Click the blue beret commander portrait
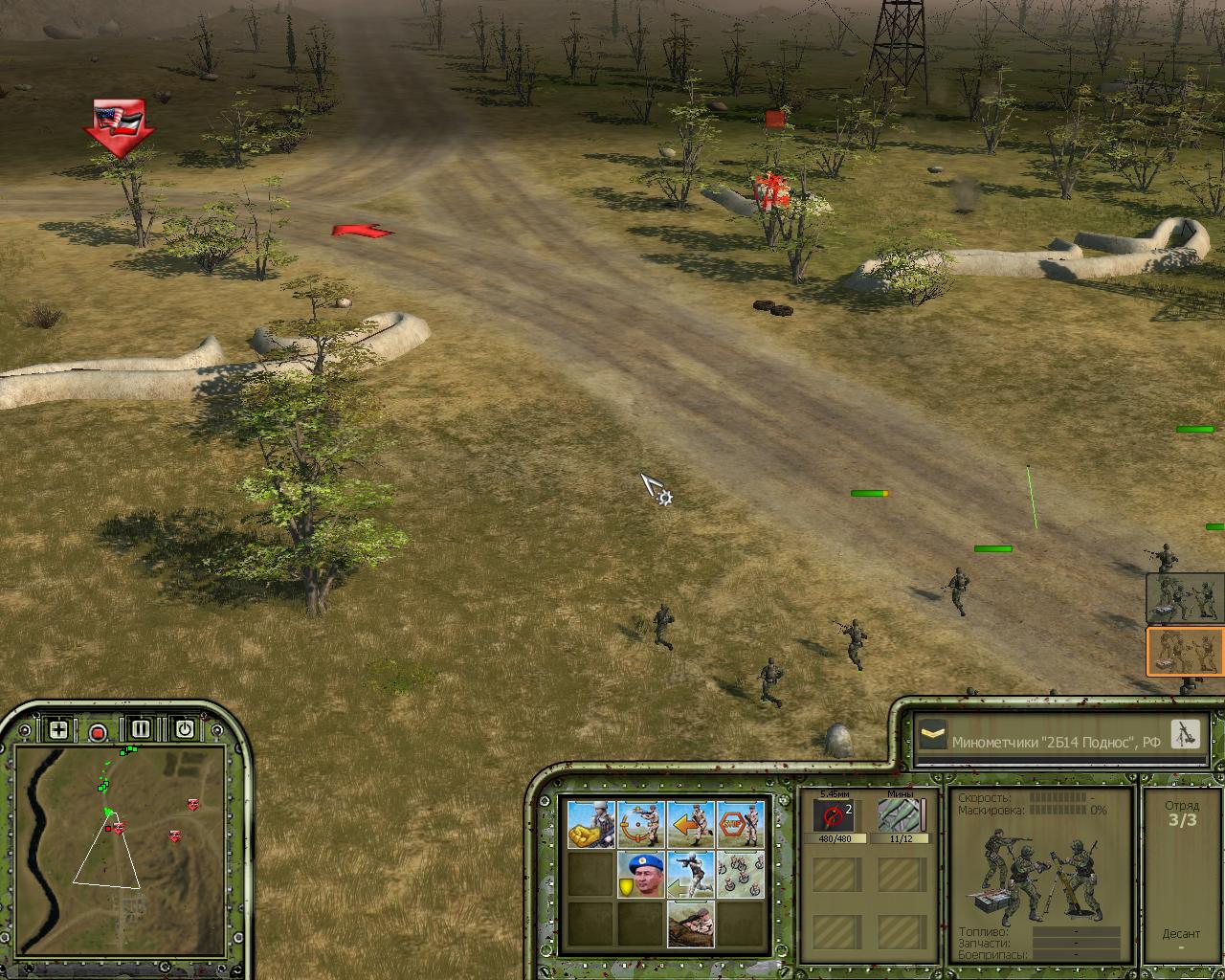1225x980 pixels. (x=641, y=875)
